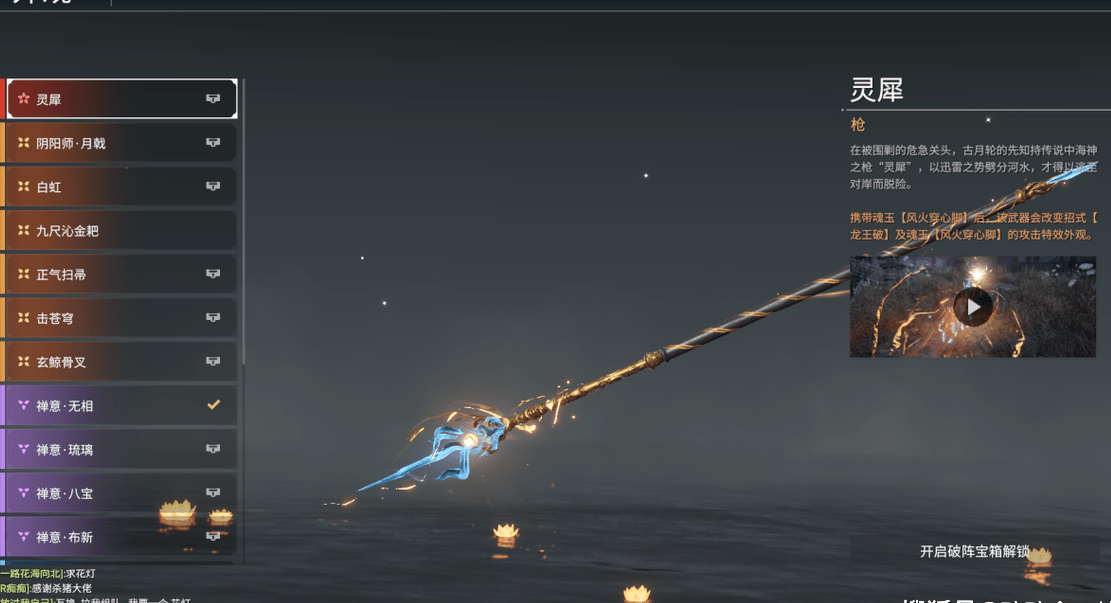Select the 禅意·琉璃 skin row

coord(120,450)
